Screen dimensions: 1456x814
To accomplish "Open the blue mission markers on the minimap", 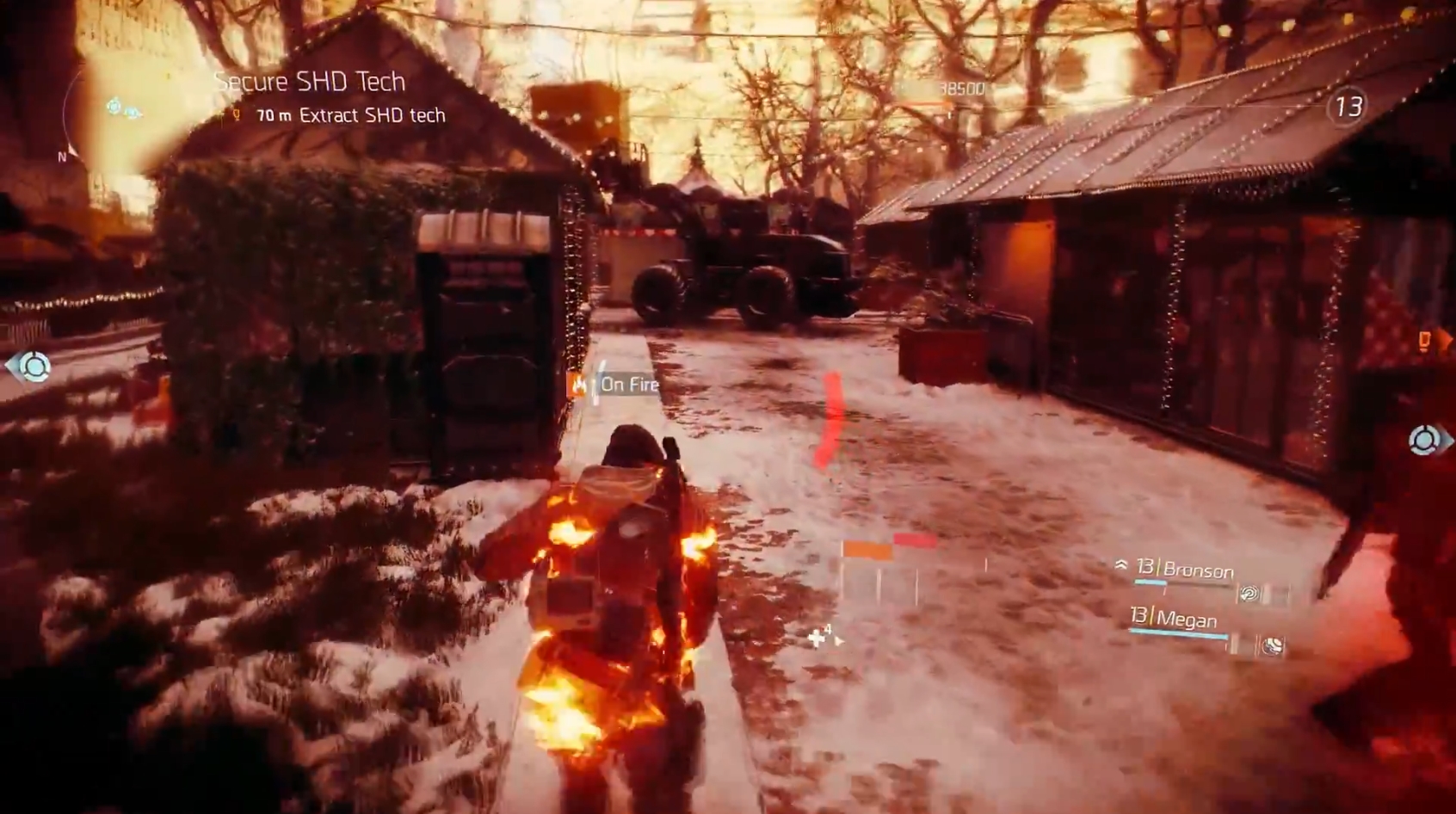I will point(120,109).
